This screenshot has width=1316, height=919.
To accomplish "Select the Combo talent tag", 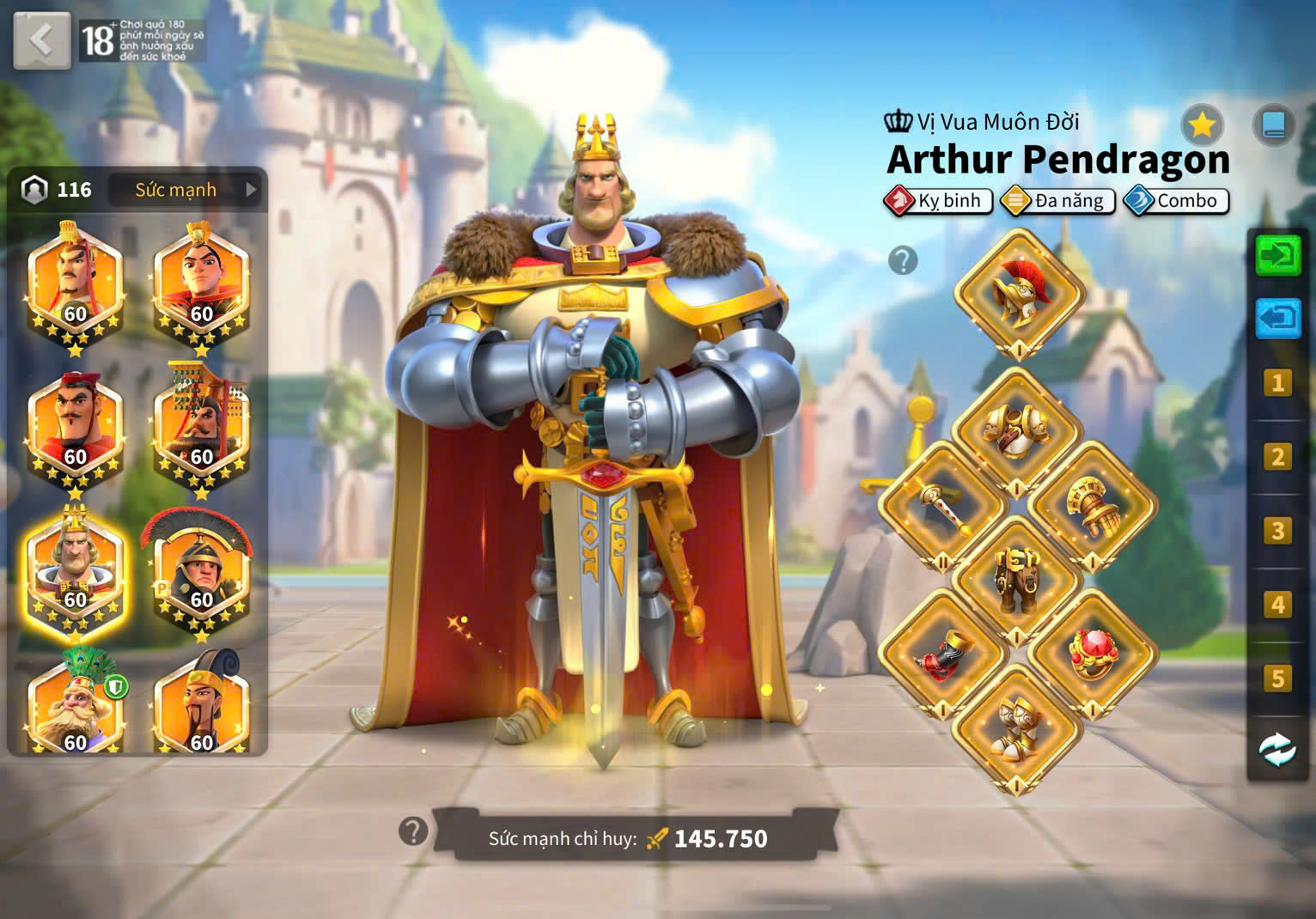I will pyautogui.click(x=1177, y=201).
